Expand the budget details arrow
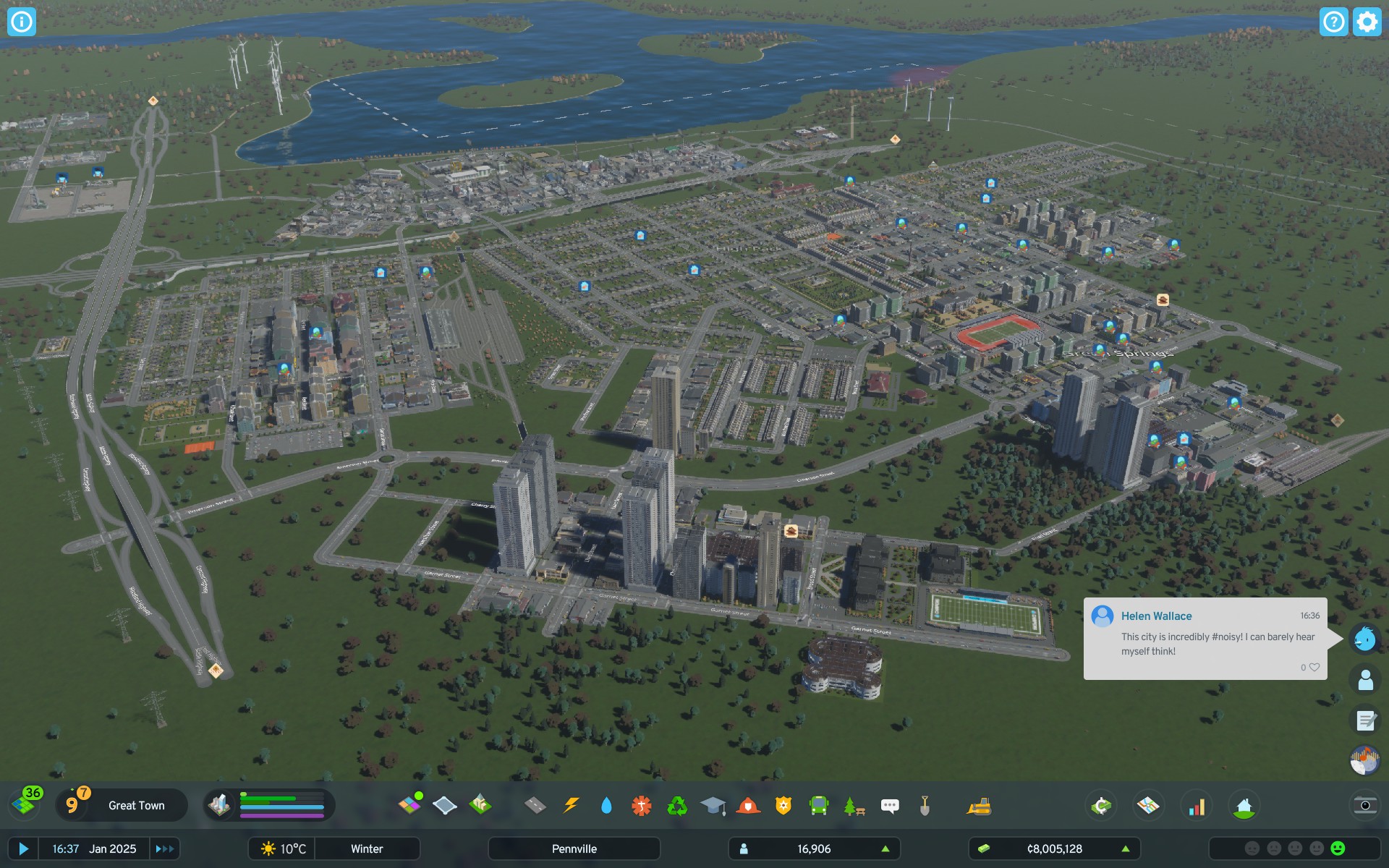This screenshot has width=1389, height=868. tap(1126, 848)
